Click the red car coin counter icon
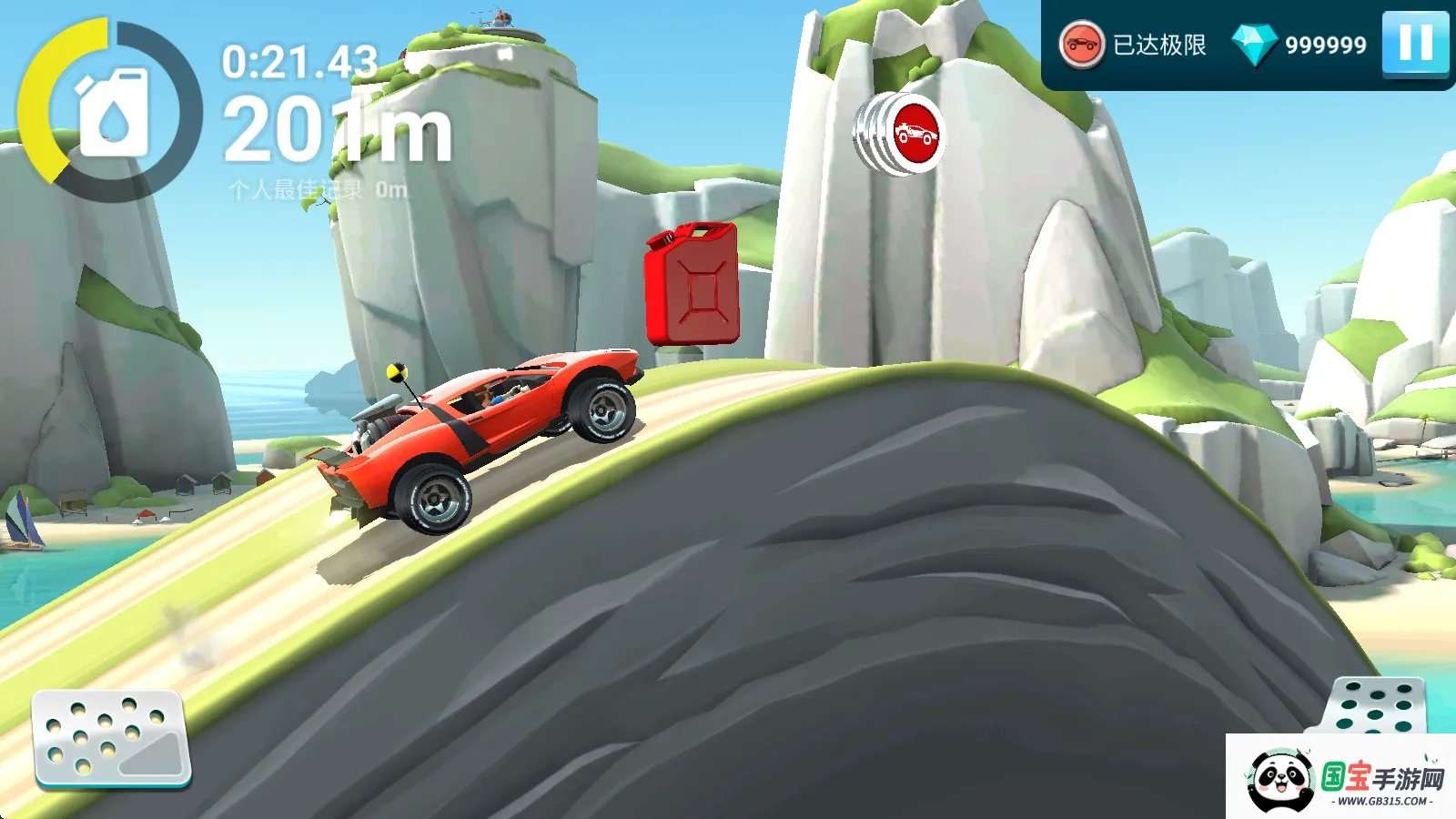This screenshot has height=819, width=1456. (1081, 45)
